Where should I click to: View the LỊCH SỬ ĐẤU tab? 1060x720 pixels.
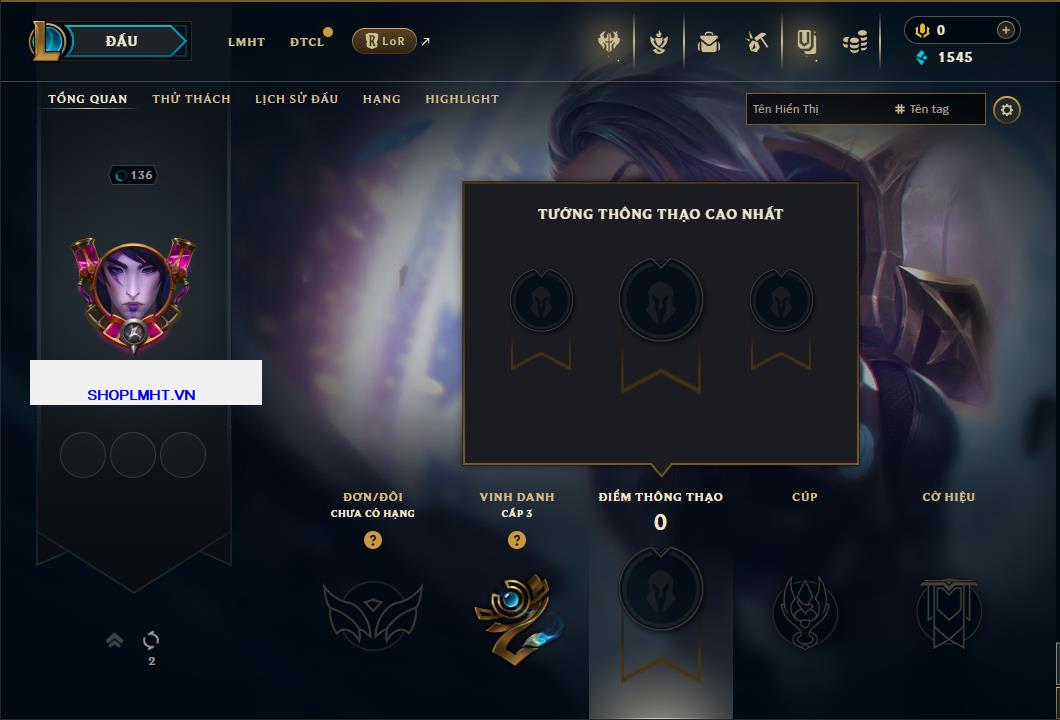click(x=296, y=99)
